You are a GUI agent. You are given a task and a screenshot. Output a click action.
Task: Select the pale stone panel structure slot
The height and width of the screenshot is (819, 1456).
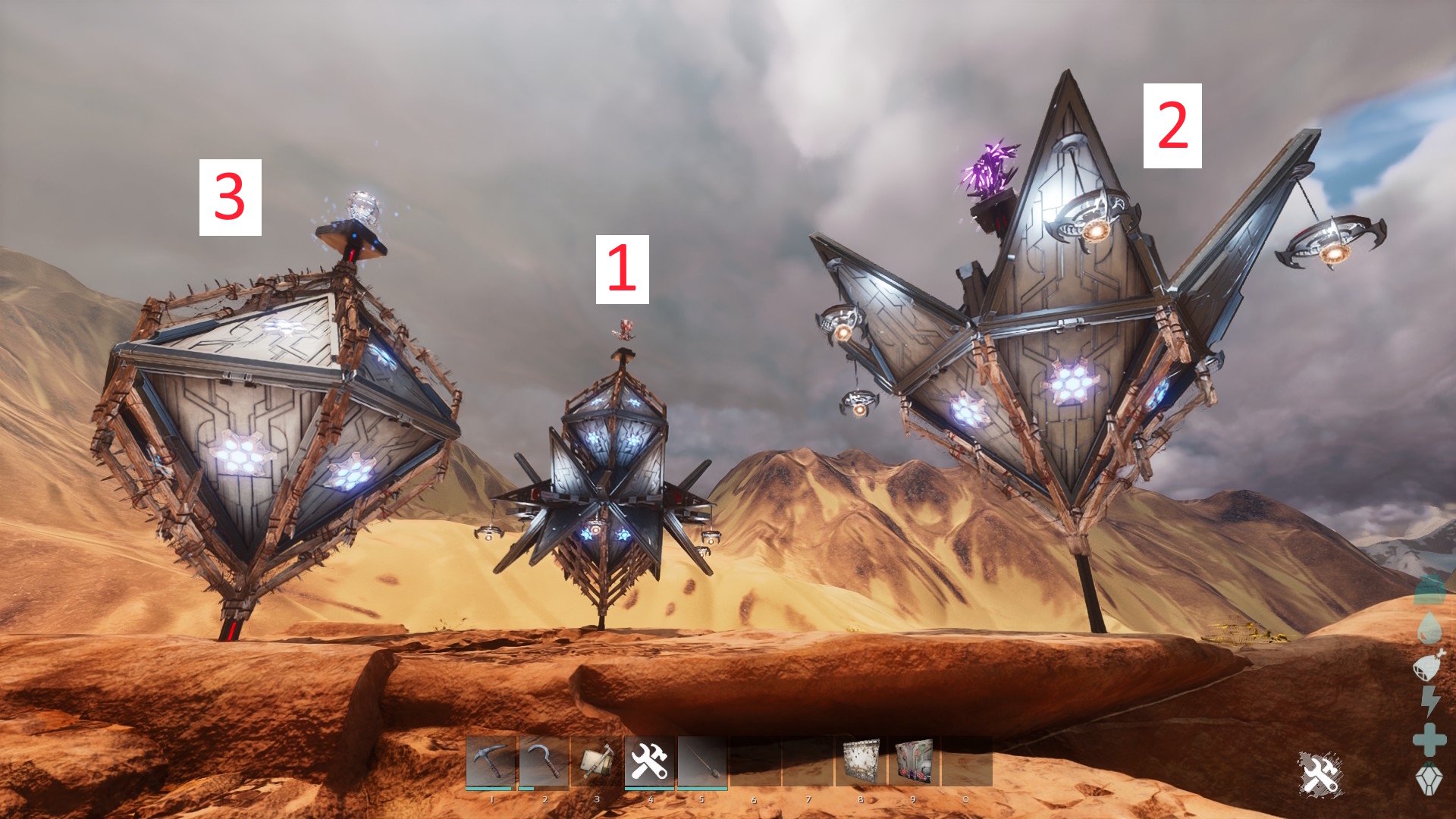tap(861, 761)
